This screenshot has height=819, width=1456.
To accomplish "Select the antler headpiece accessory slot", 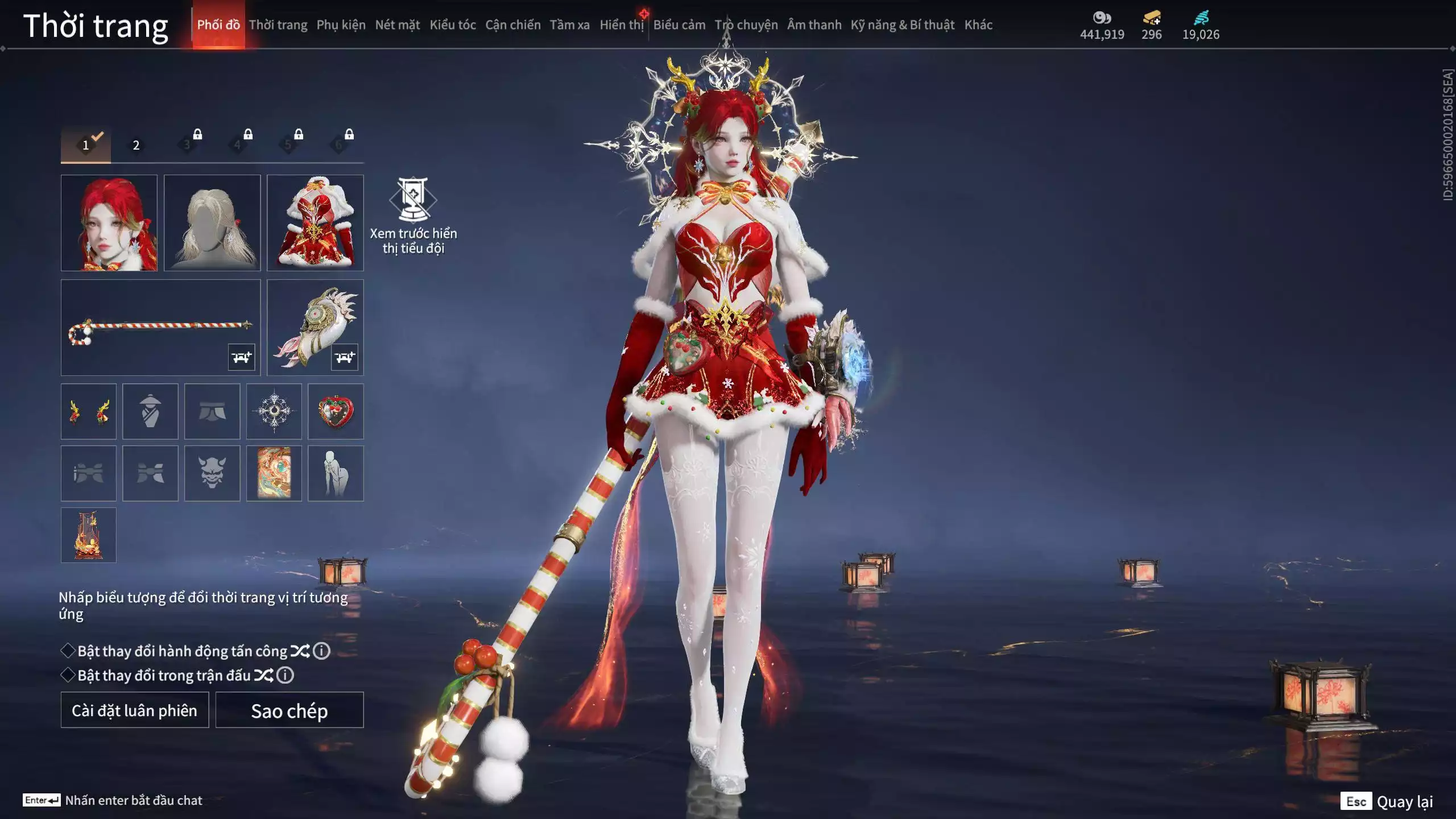I will tap(89, 411).
